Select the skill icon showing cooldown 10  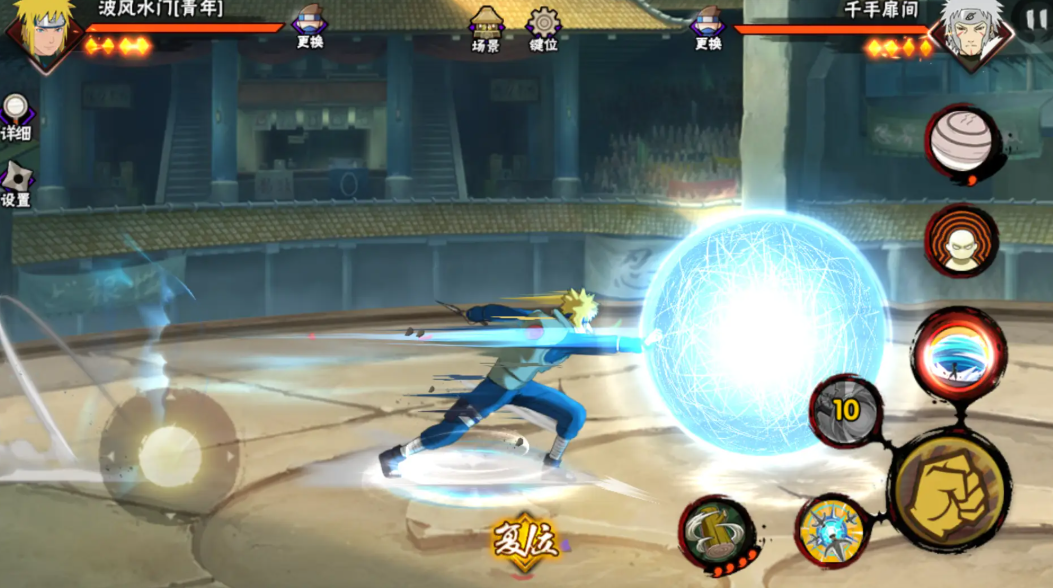point(846,410)
